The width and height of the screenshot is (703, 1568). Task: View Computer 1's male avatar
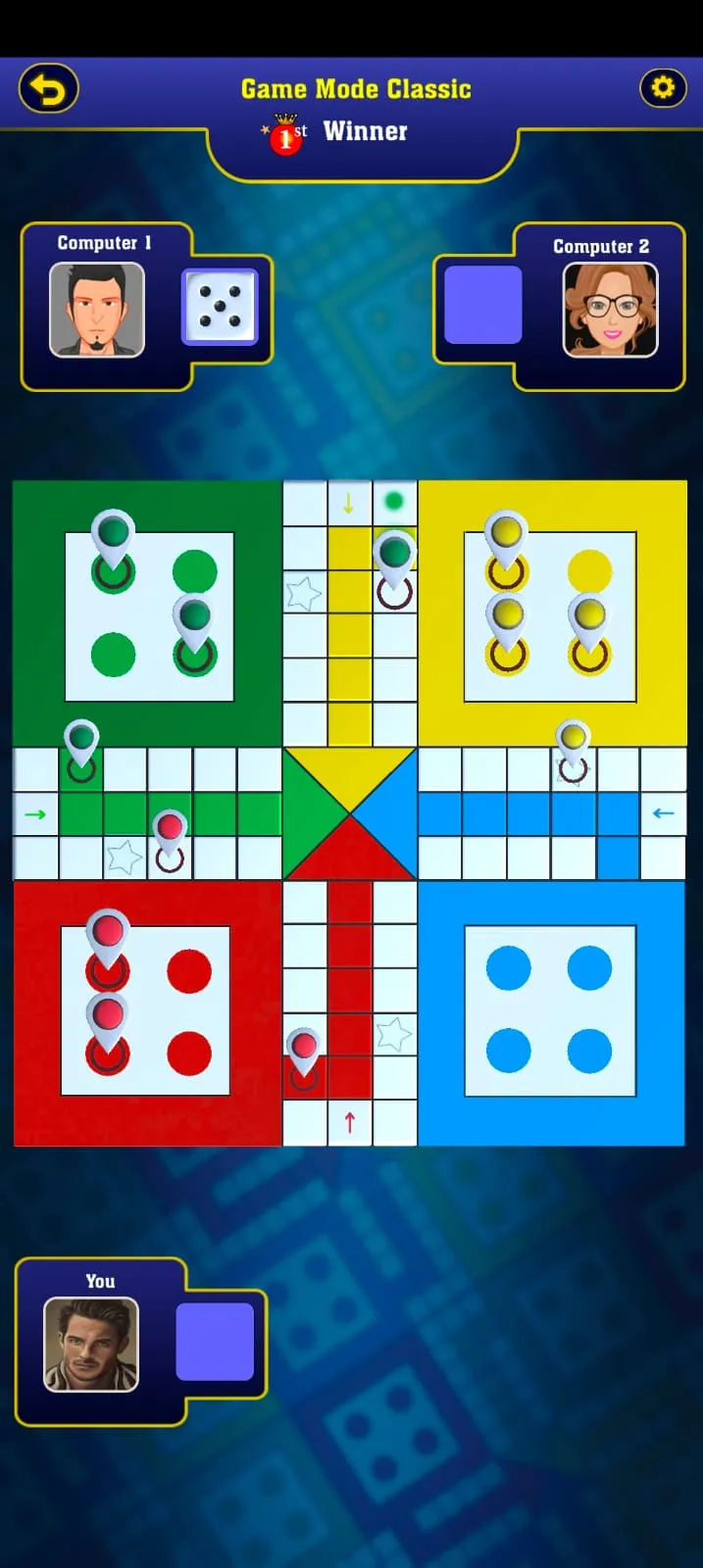[97, 310]
